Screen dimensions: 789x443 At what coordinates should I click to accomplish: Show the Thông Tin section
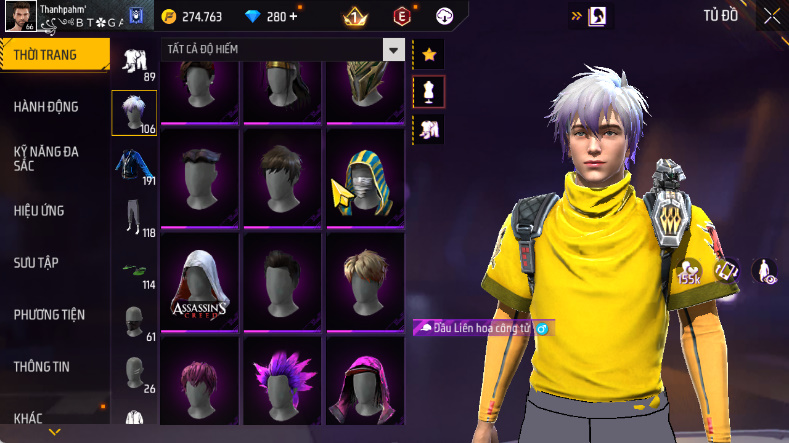tap(42, 367)
